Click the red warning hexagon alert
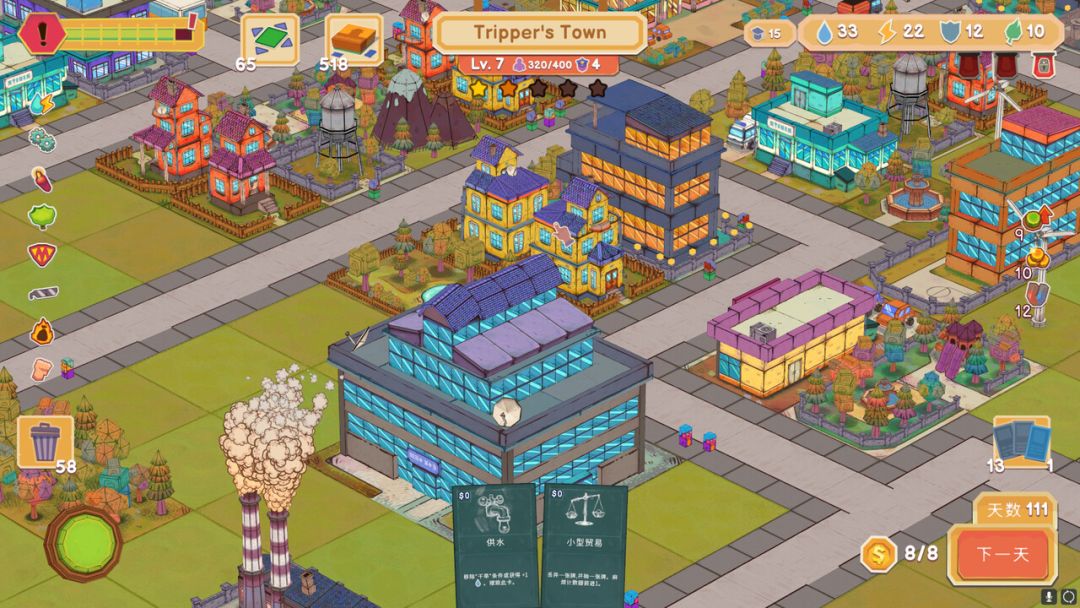The width and height of the screenshot is (1080, 608). [x=42, y=33]
